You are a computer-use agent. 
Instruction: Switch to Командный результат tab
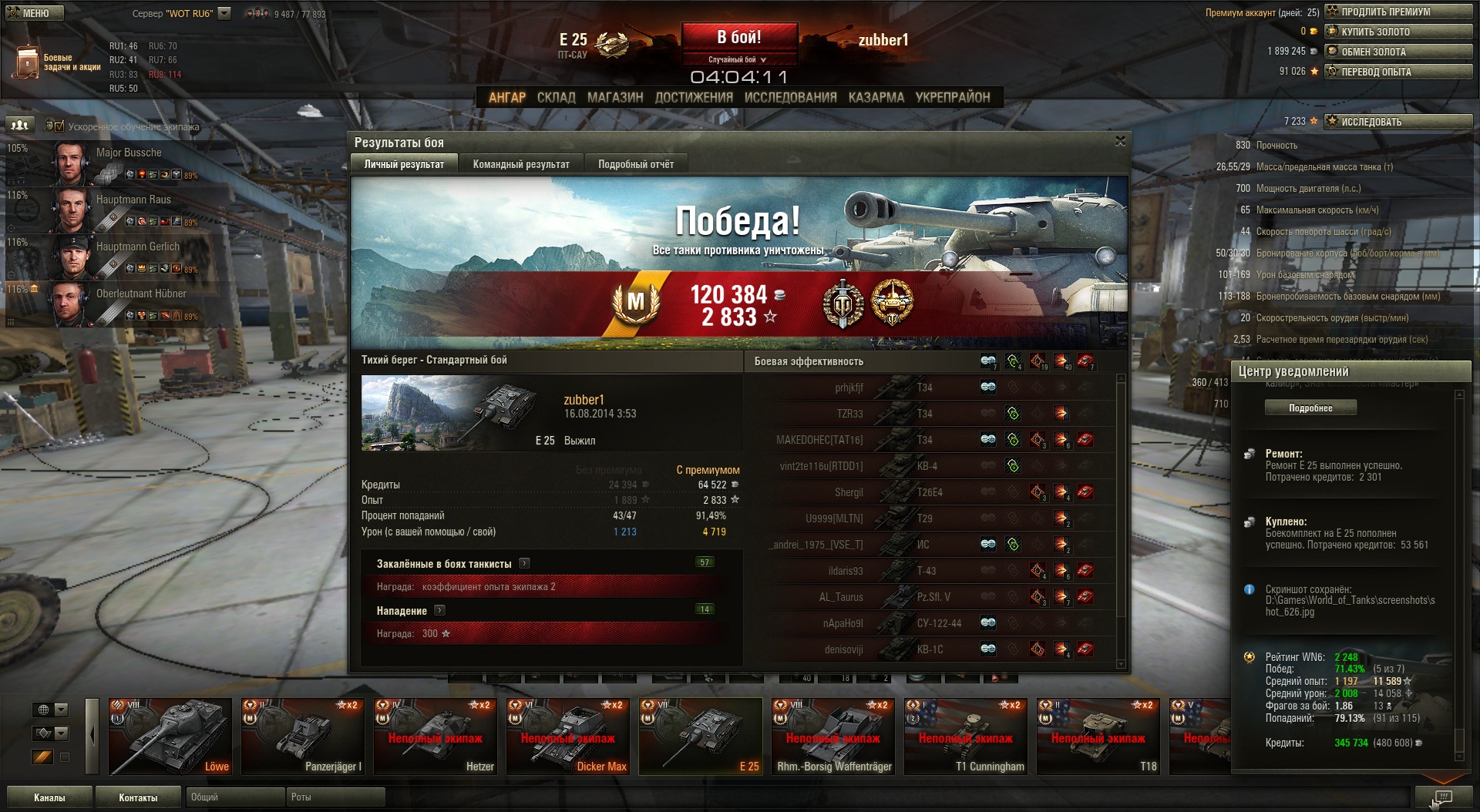[521, 164]
